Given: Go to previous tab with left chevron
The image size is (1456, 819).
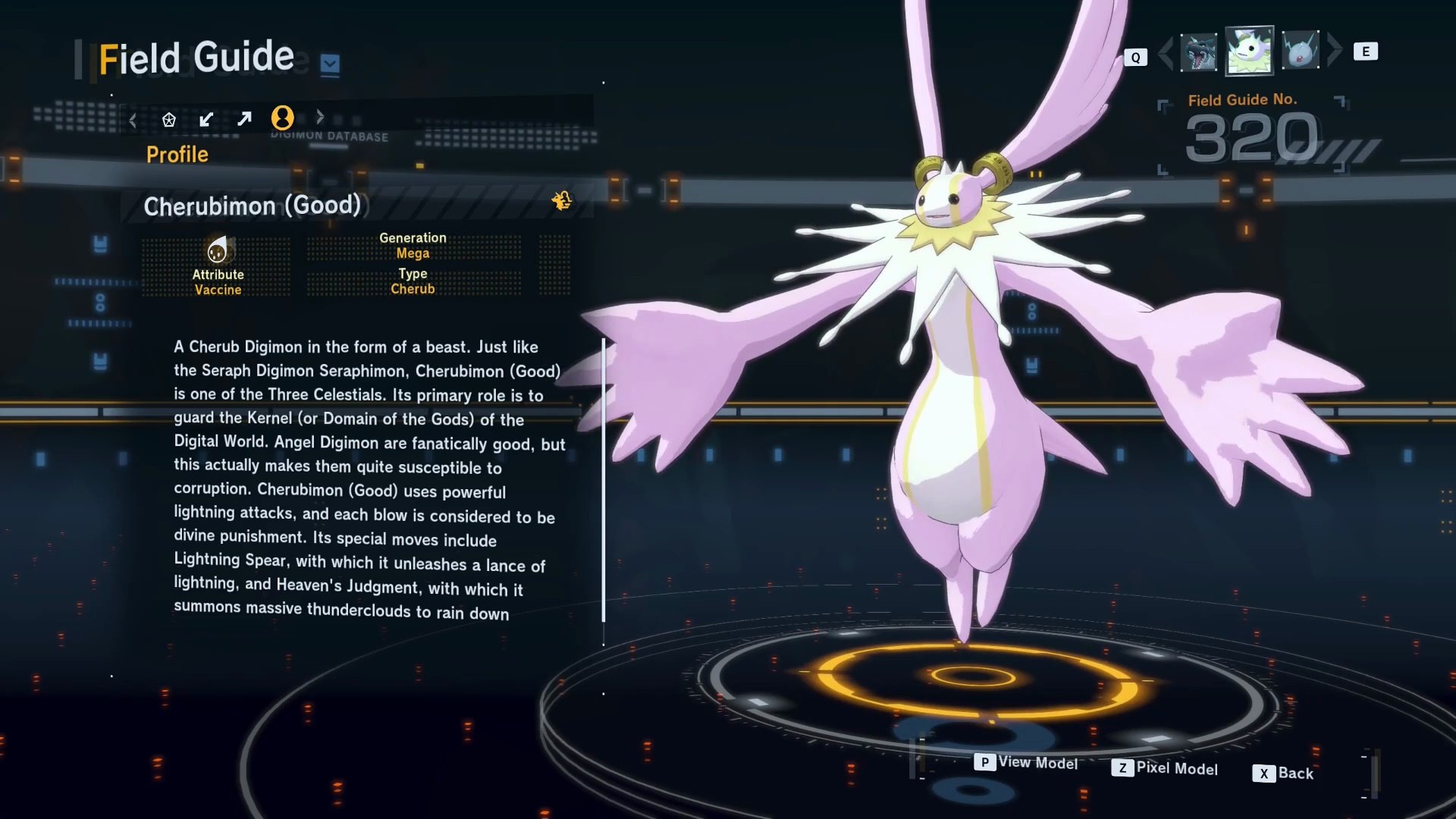Looking at the screenshot, I should click(133, 120).
